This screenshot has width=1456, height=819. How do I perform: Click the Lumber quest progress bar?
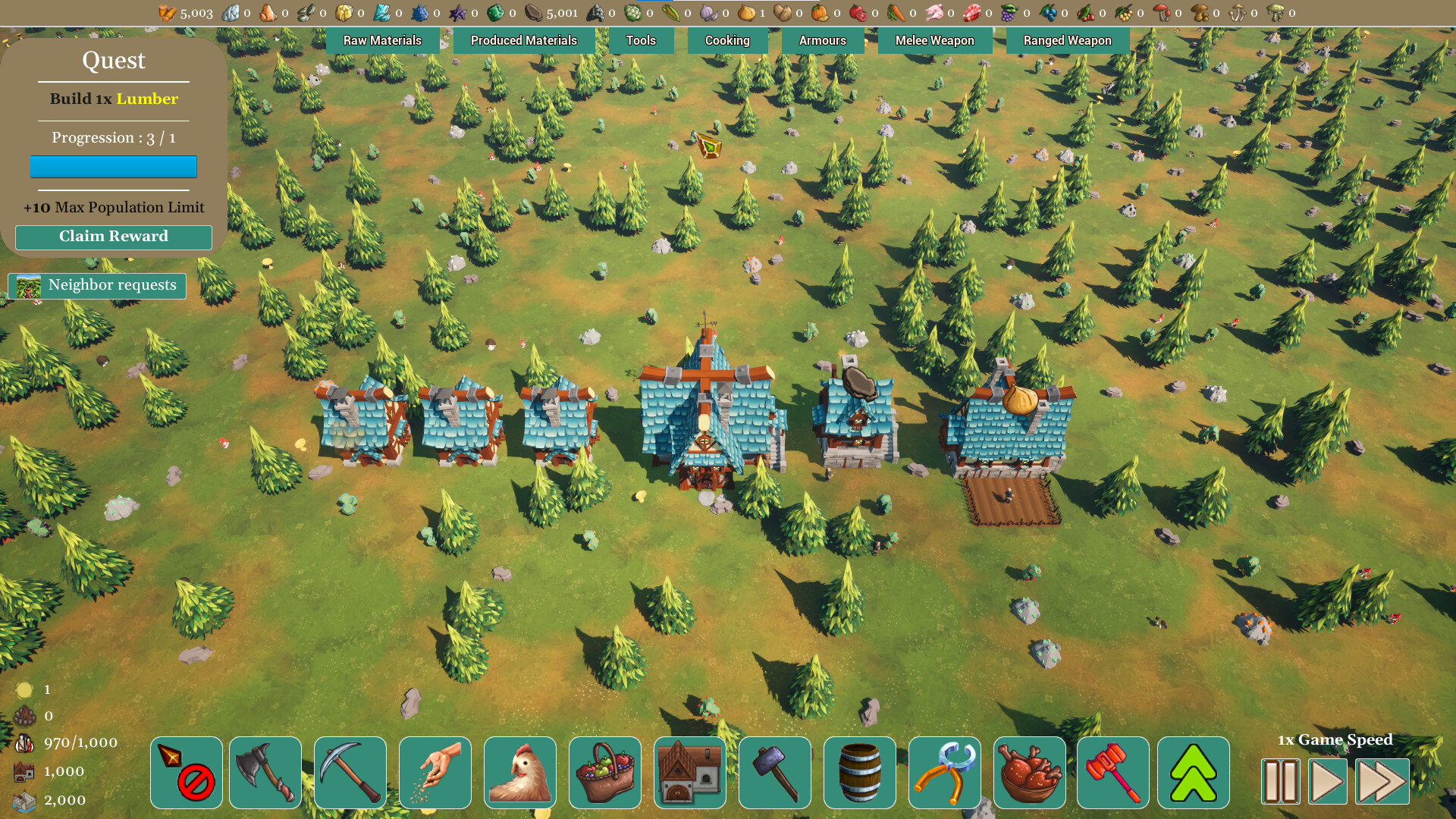click(113, 166)
